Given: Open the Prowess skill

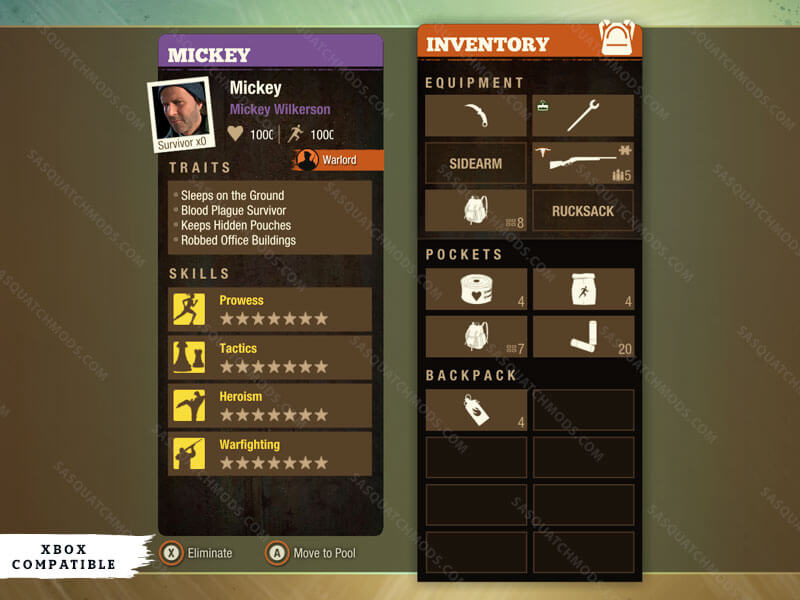Looking at the screenshot, I should (270, 310).
